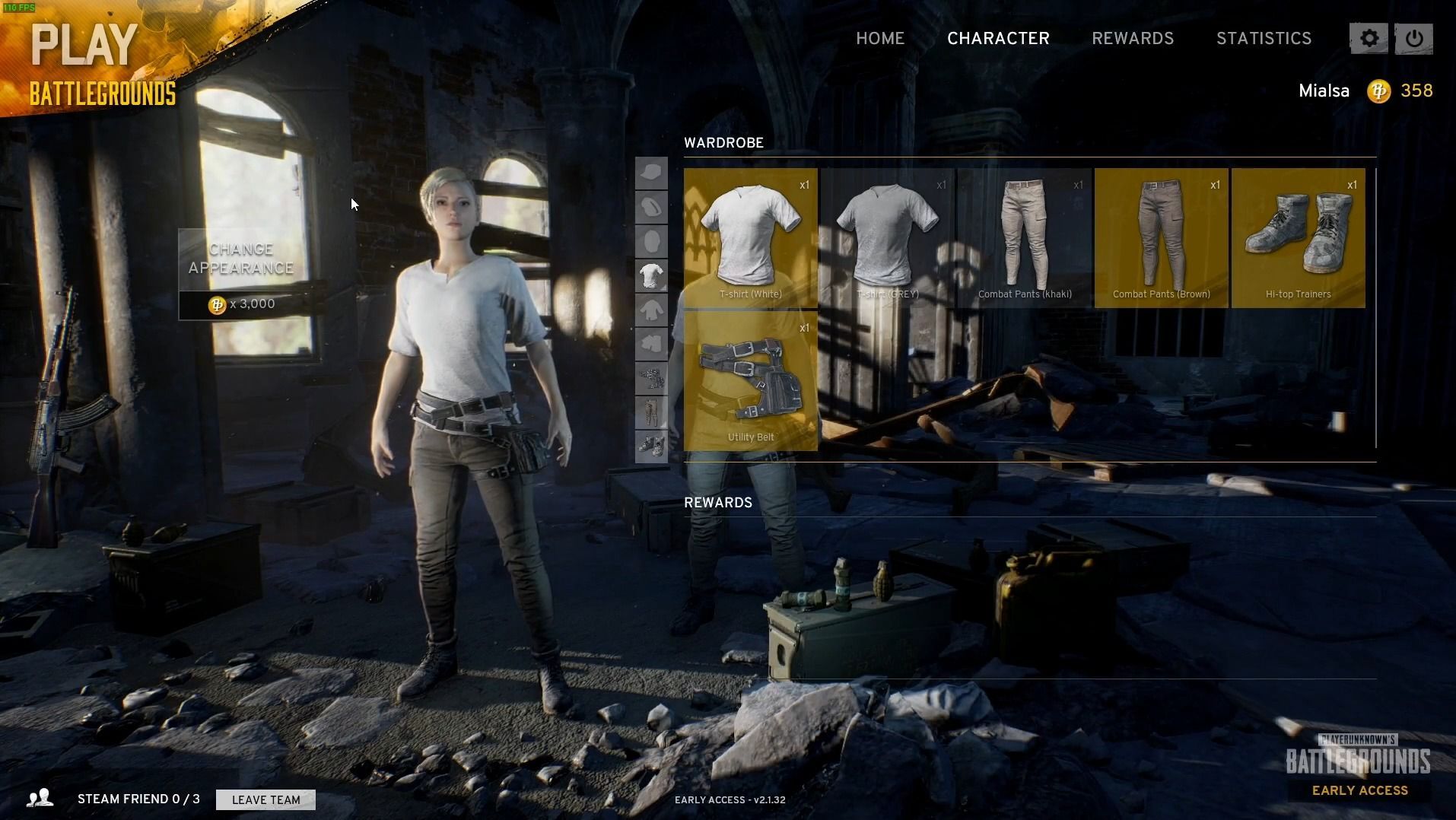The height and width of the screenshot is (820, 1456).
Task: Pick the Hi-top Trainers item
Action: point(1299,237)
